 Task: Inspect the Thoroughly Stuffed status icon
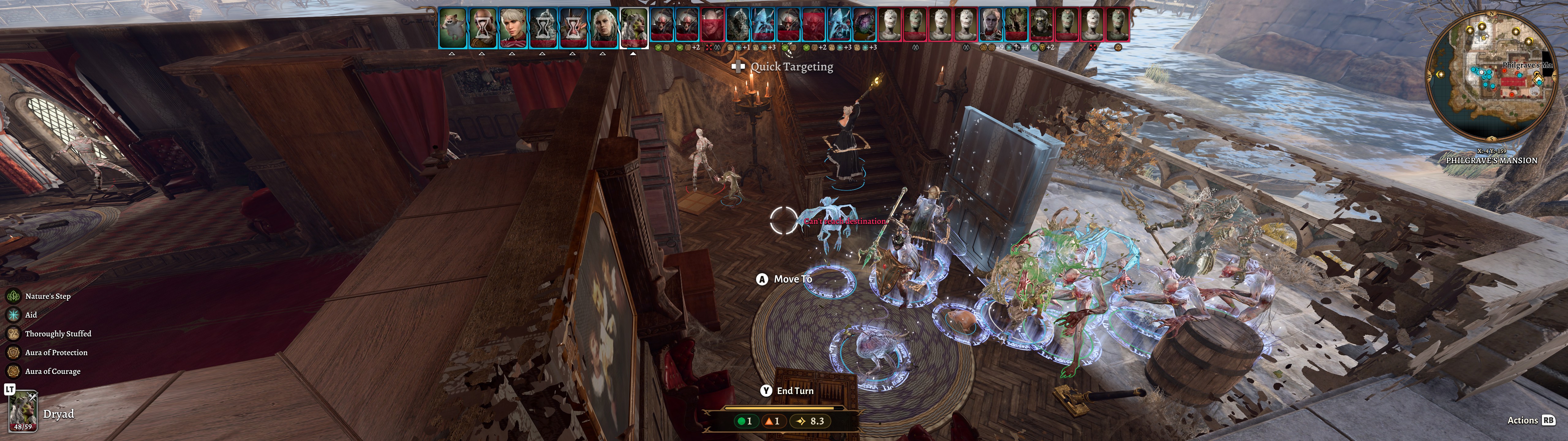pos(13,334)
